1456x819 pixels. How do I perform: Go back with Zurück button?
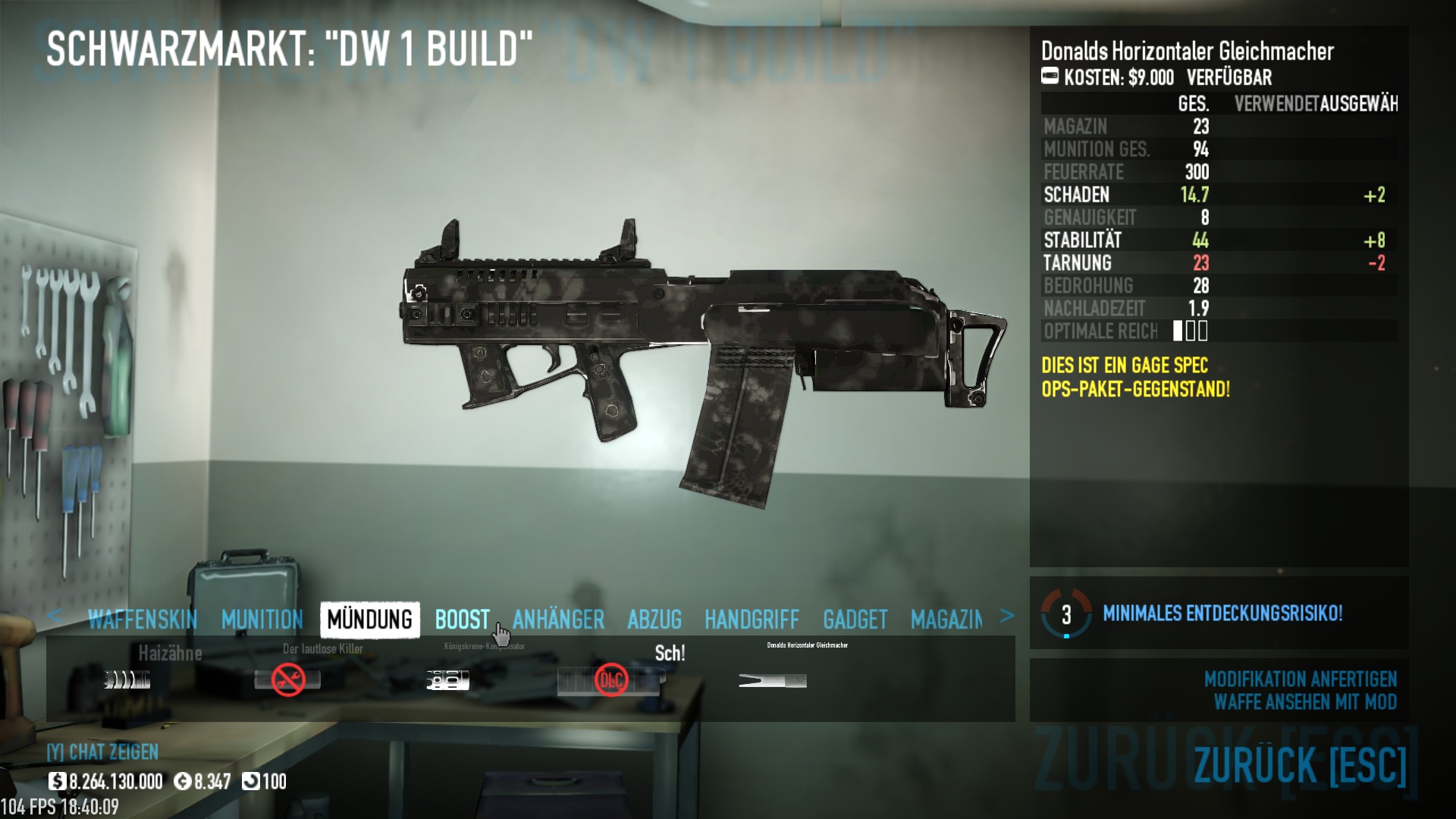point(1299,764)
